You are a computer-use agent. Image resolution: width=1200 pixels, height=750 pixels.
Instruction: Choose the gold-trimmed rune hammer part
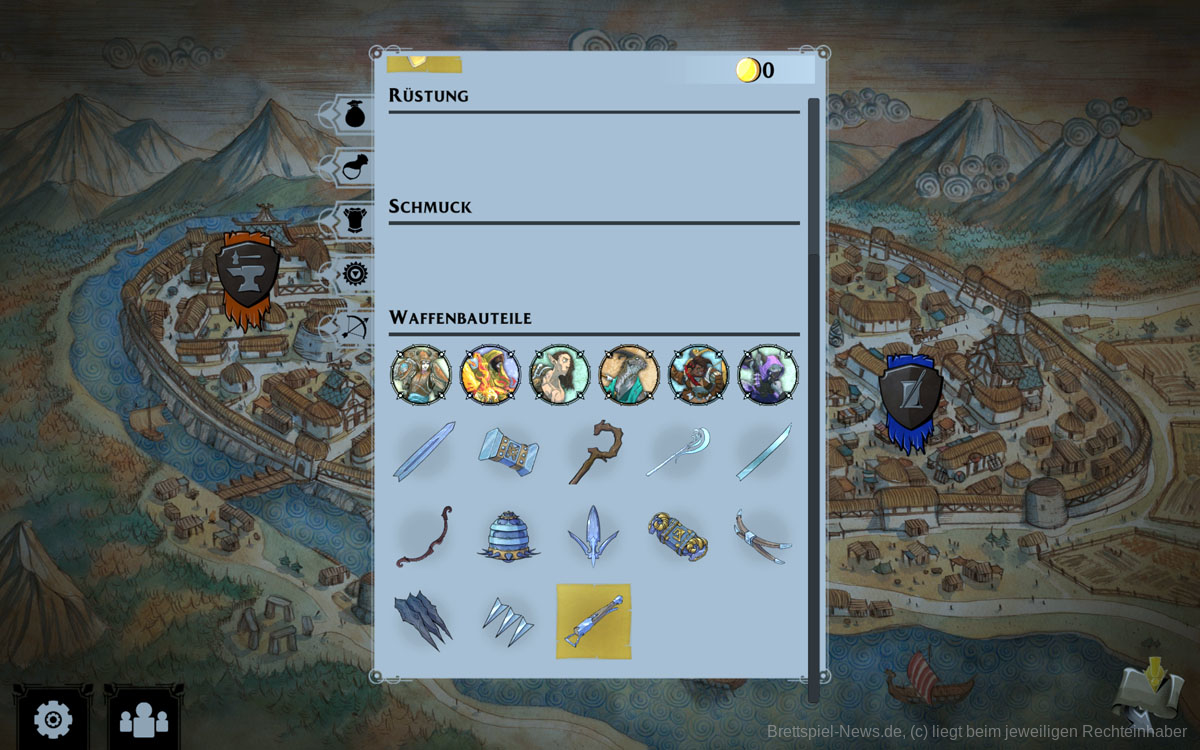click(x=678, y=536)
